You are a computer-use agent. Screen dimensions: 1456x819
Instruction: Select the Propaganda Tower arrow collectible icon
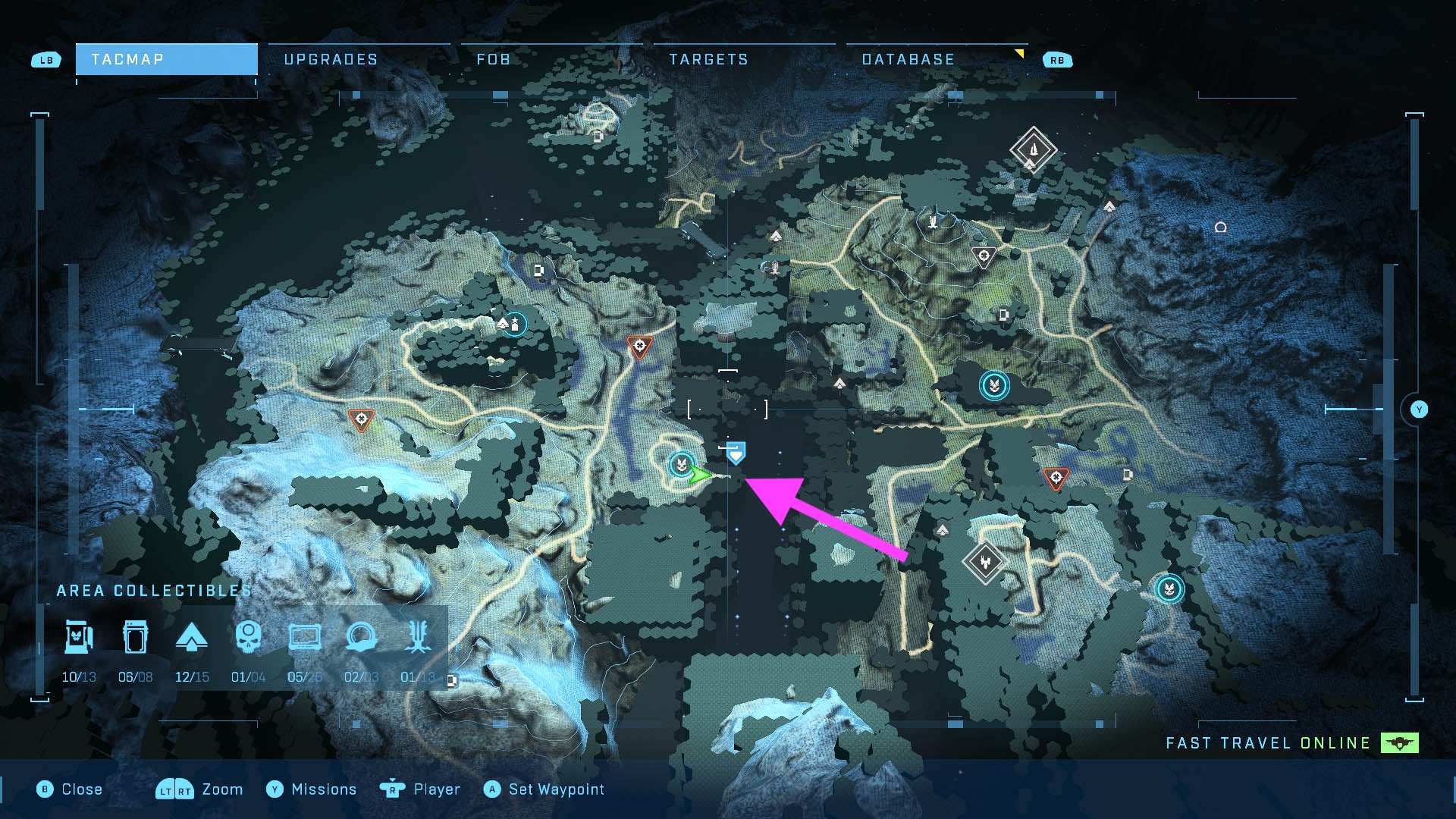click(193, 639)
